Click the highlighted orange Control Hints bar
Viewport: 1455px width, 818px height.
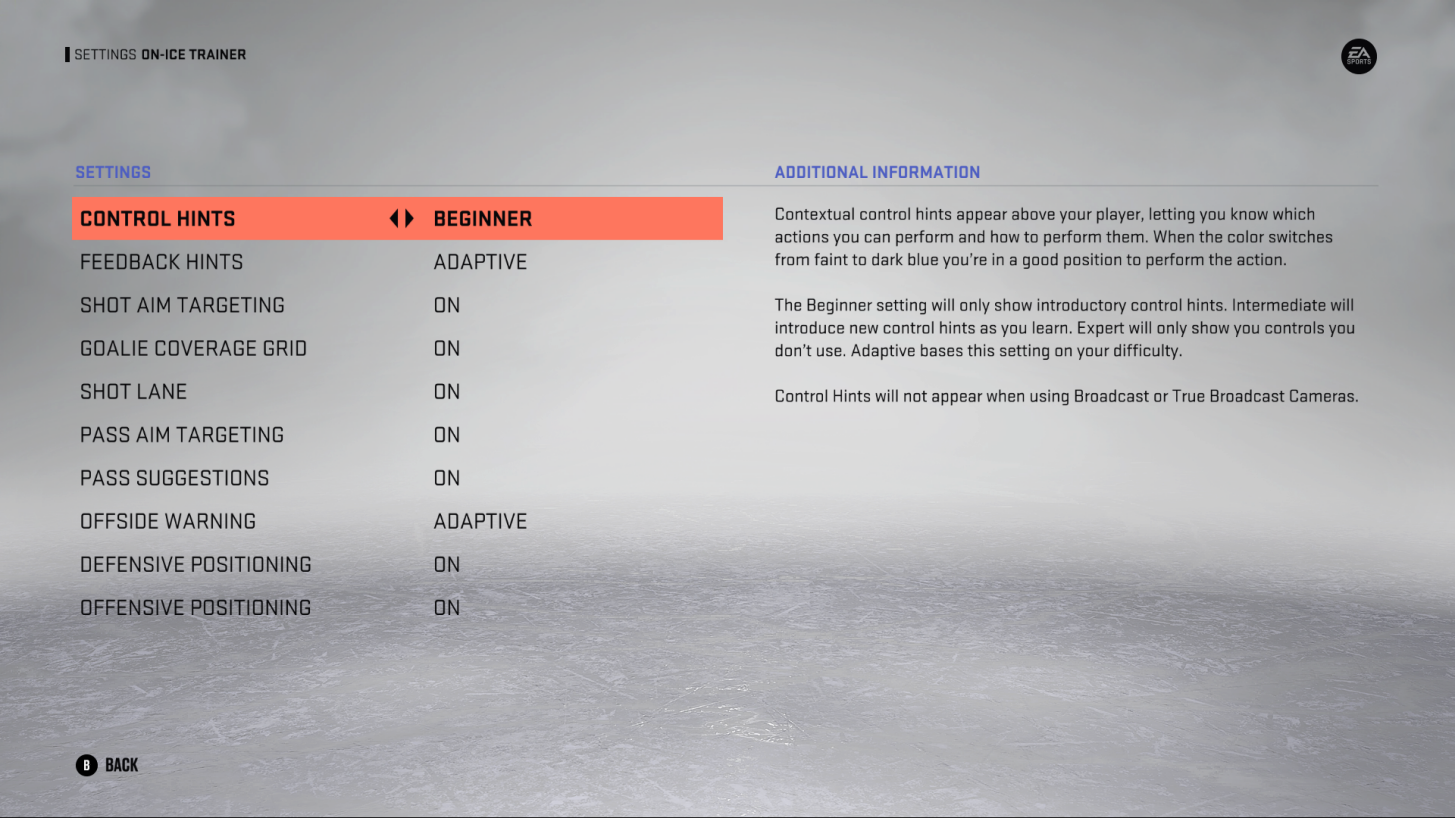(397, 218)
